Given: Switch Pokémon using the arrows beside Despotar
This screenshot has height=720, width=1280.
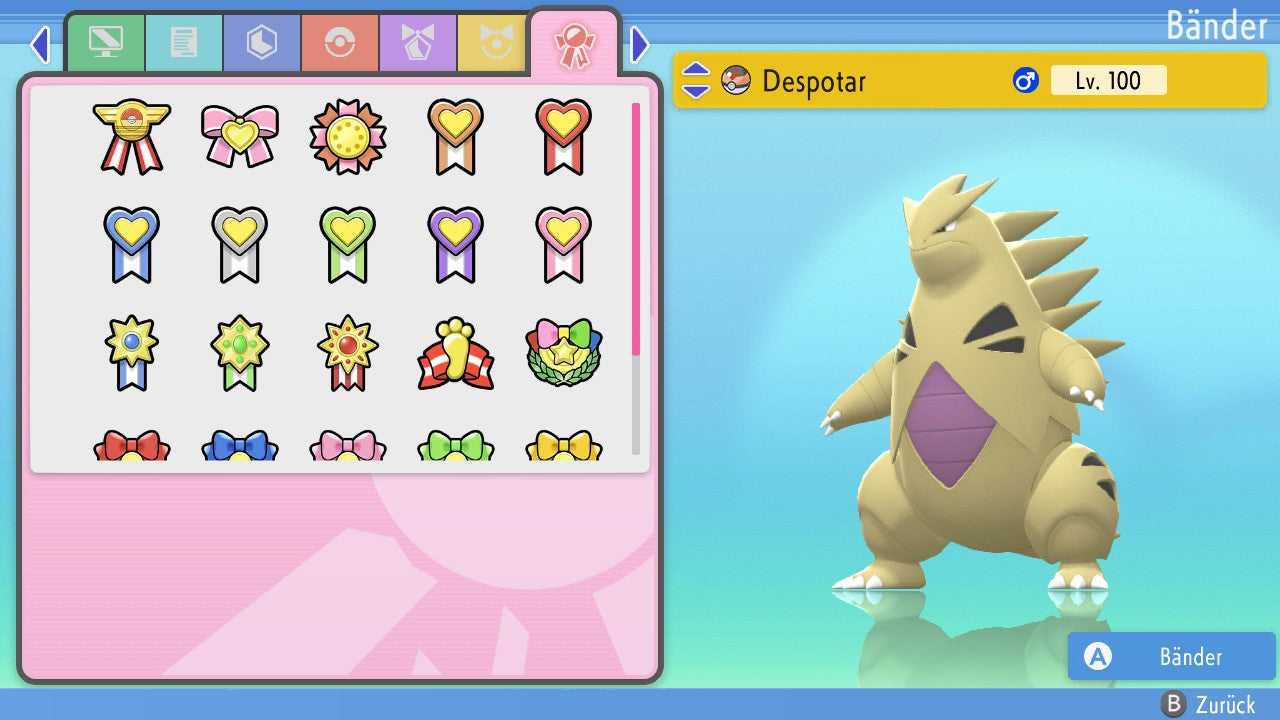Looking at the screenshot, I should (696, 80).
